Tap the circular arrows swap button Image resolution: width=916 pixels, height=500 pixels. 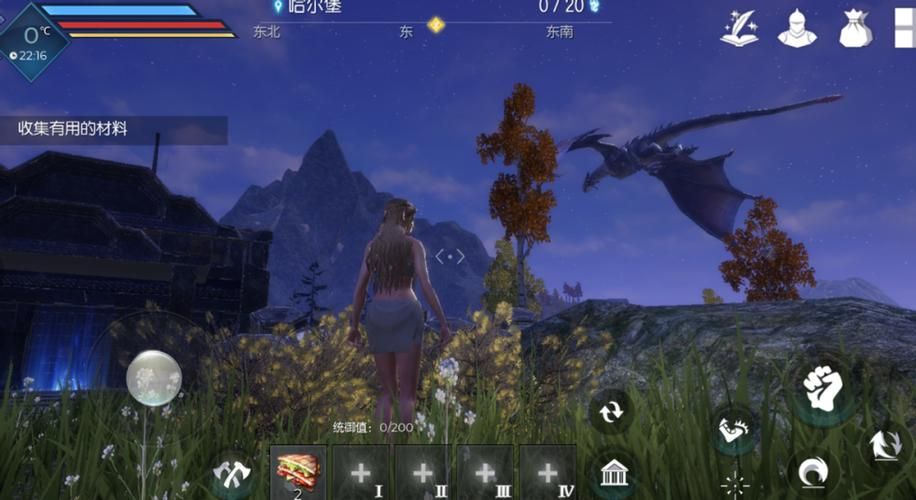pyautogui.click(x=609, y=410)
